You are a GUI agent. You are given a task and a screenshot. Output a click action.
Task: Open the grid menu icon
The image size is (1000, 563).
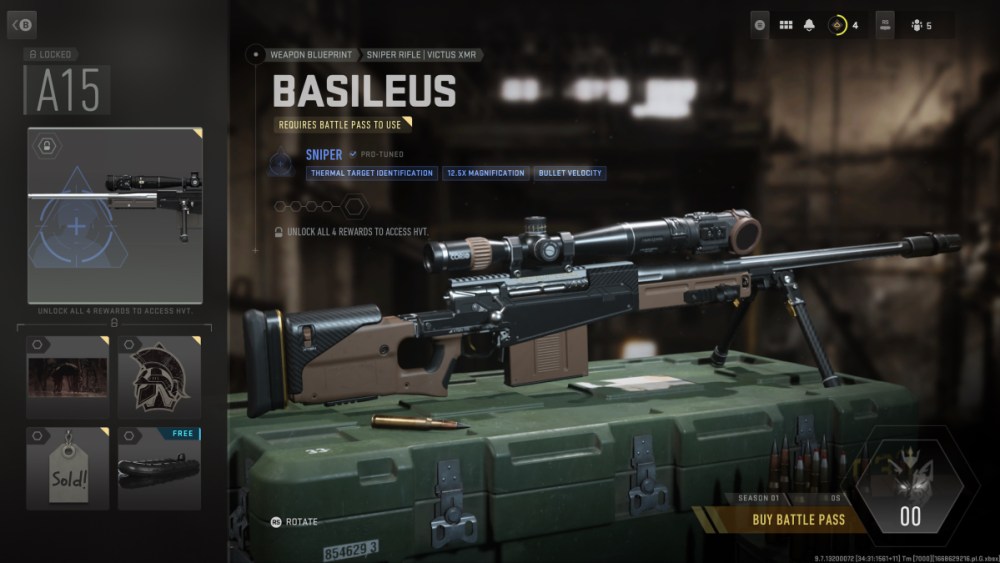785,25
